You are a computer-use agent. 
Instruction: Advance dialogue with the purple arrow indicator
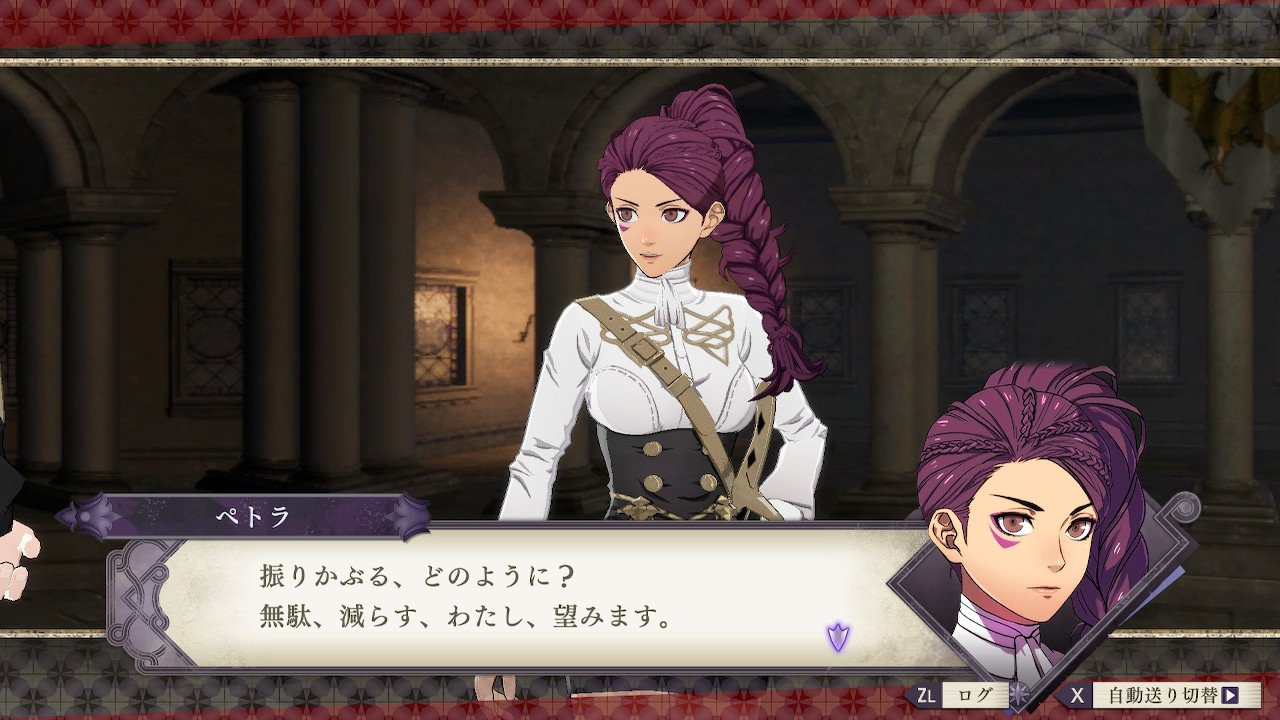837,636
